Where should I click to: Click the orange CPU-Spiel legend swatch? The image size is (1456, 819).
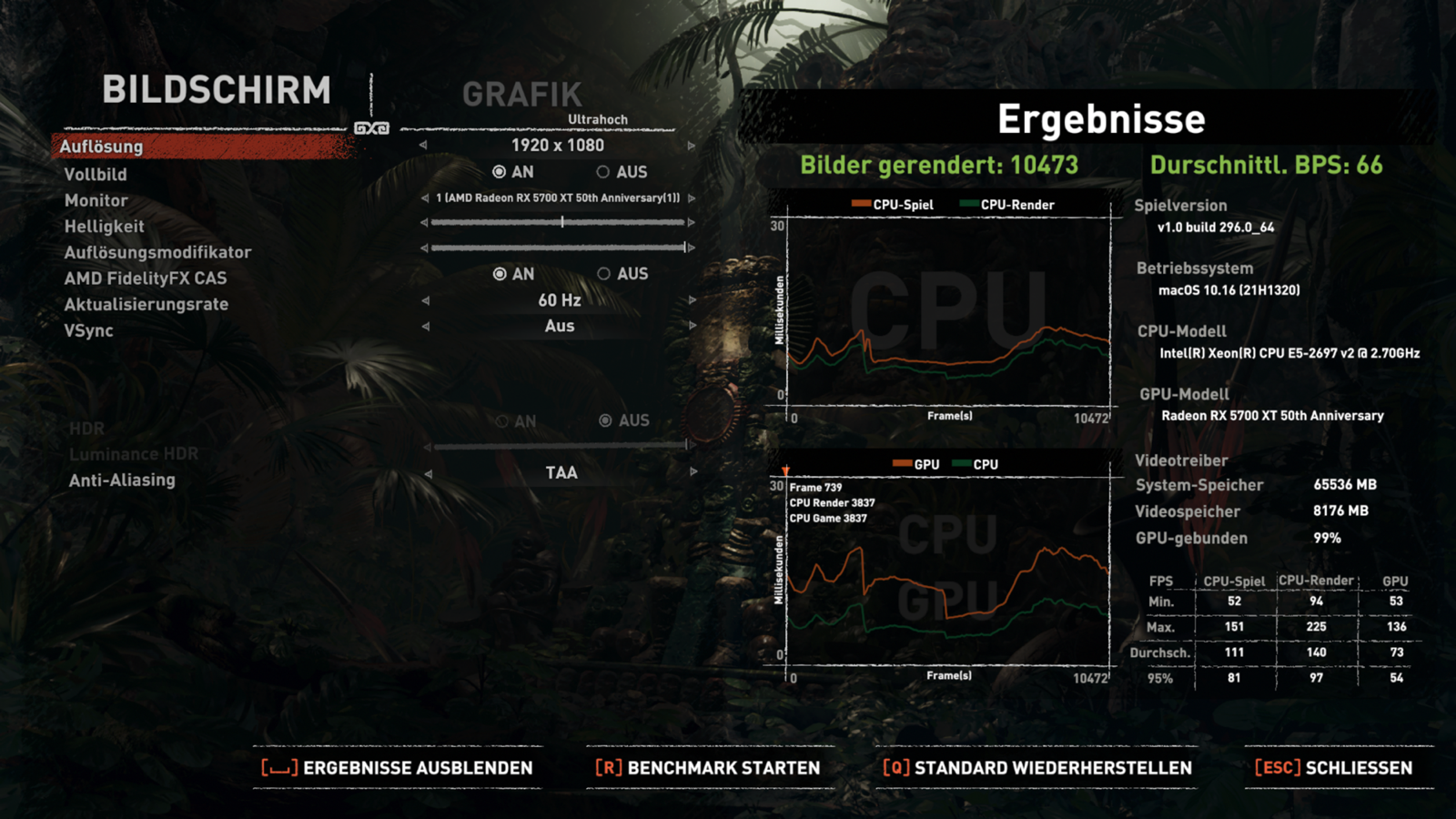860,204
